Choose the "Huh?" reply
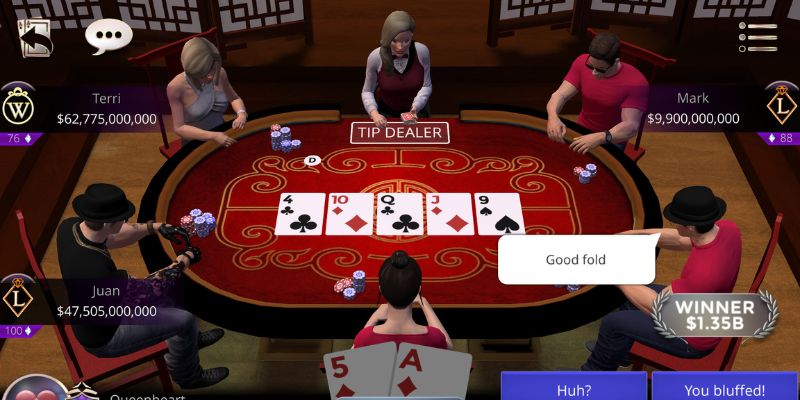 573,388
